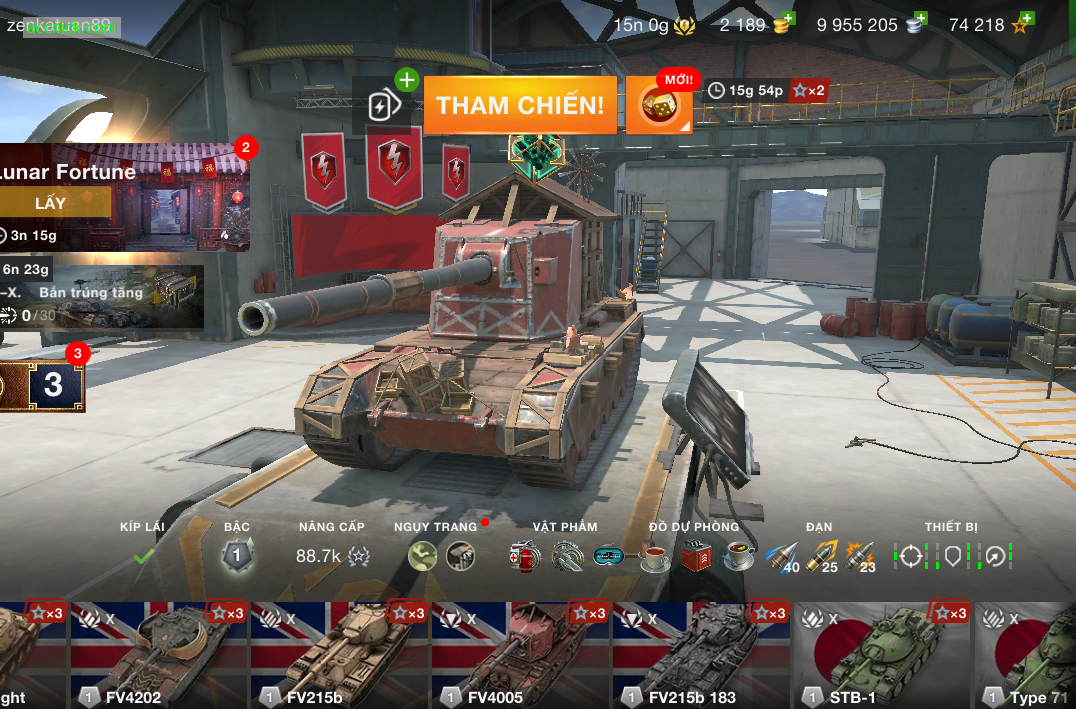
Task: Select the teacup provision slot
Action: 654,556
